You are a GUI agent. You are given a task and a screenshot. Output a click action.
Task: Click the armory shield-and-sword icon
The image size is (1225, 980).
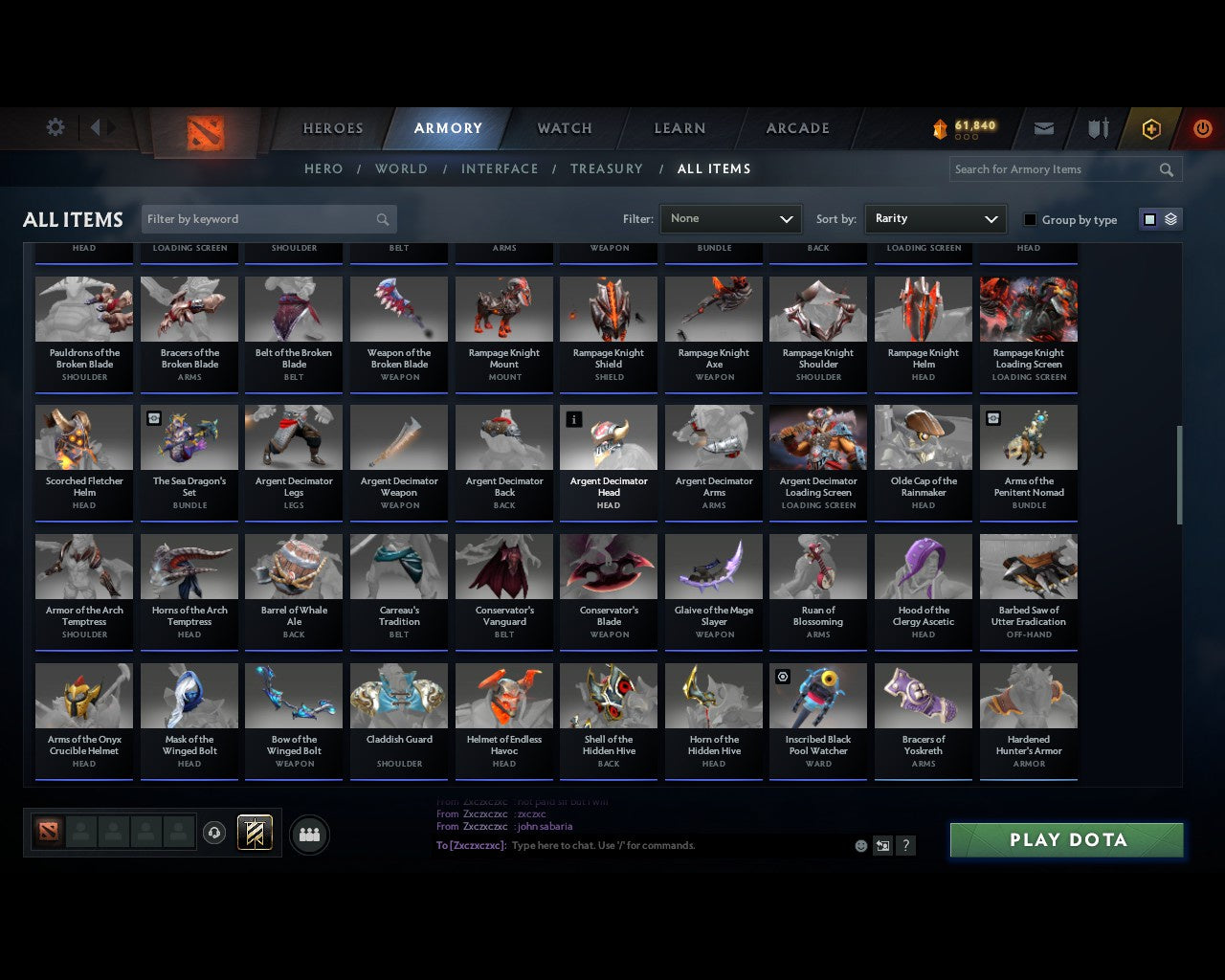[1097, 128]
